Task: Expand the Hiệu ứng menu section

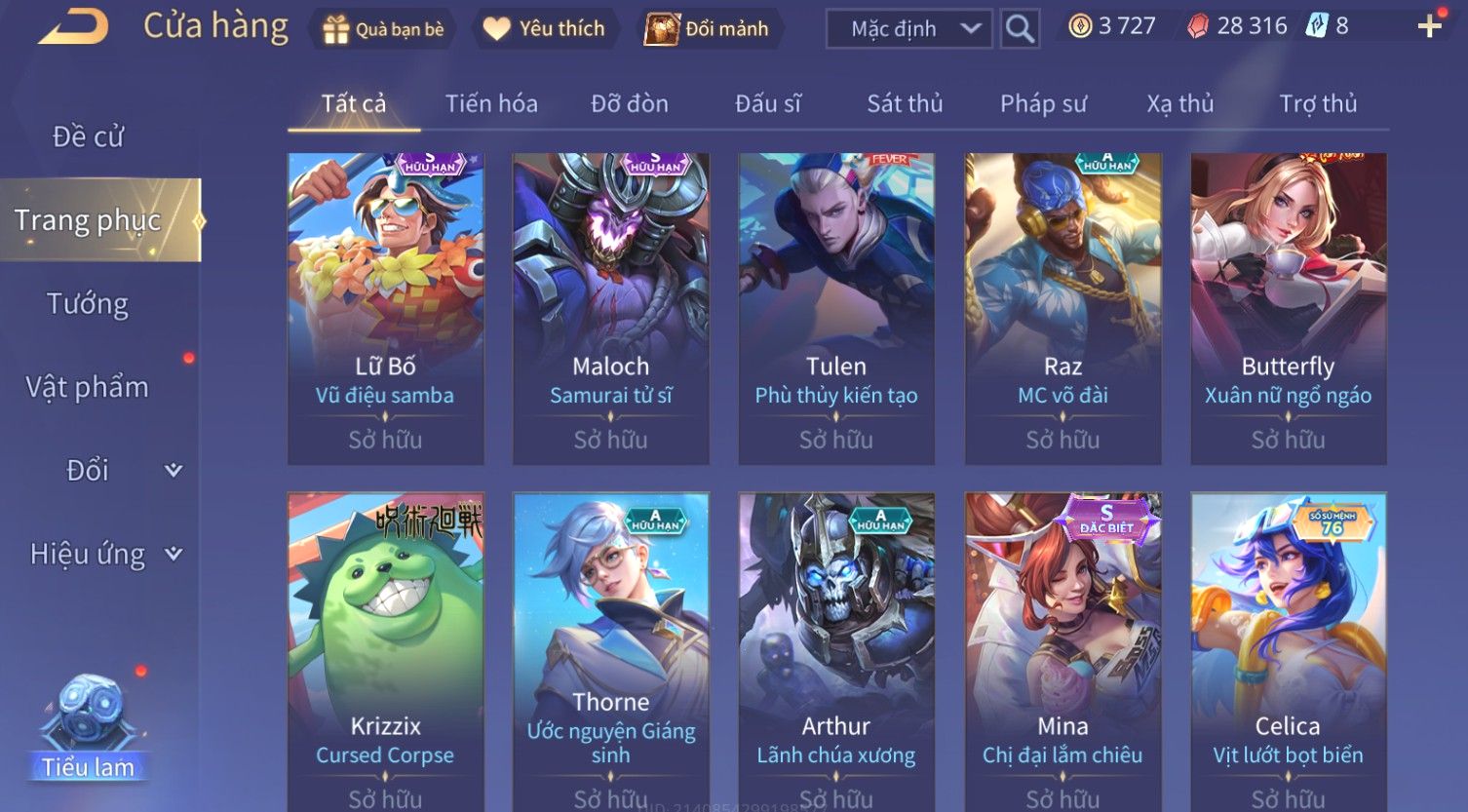Action: click(105, 555)
